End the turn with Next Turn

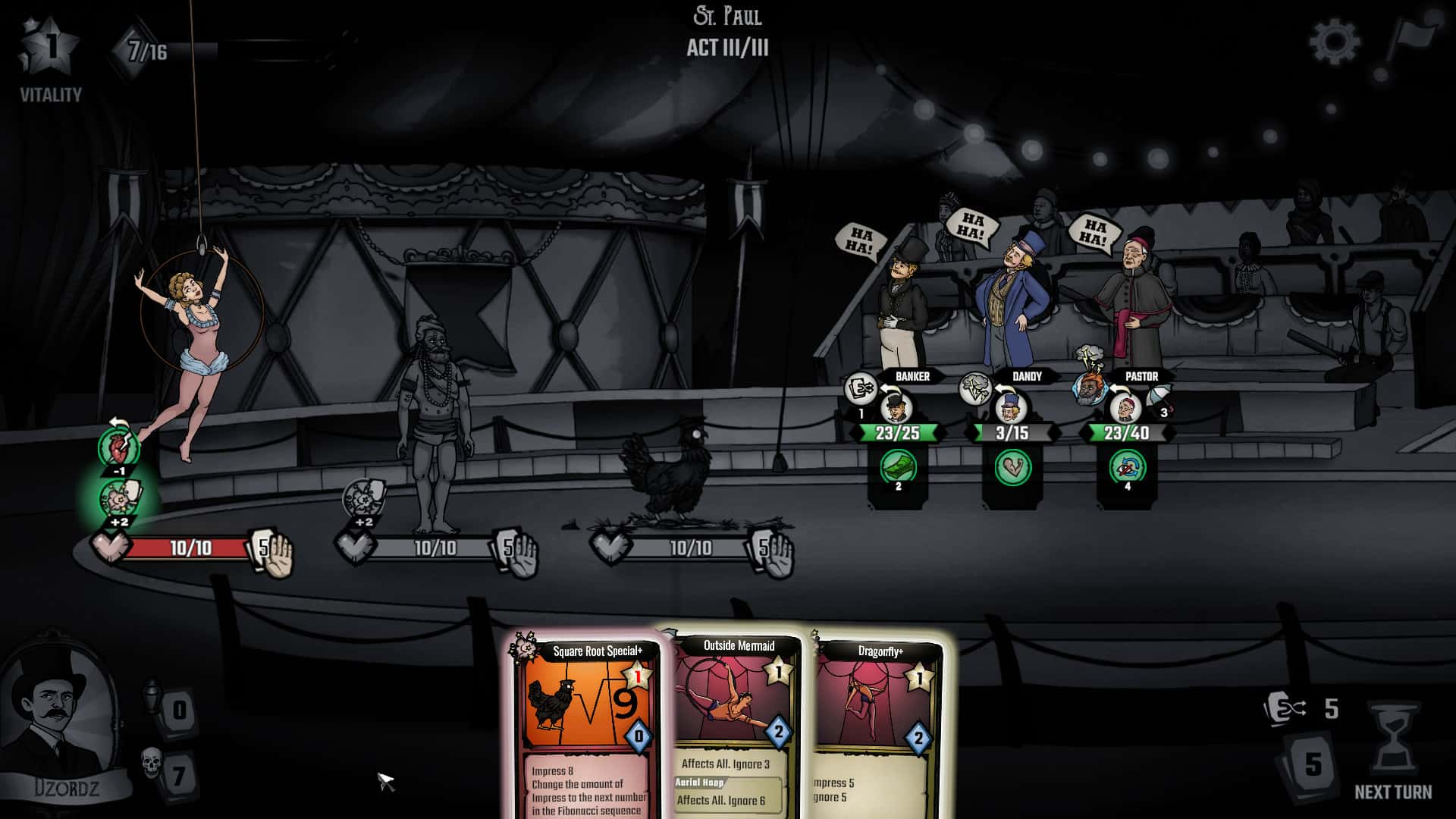1393,751
